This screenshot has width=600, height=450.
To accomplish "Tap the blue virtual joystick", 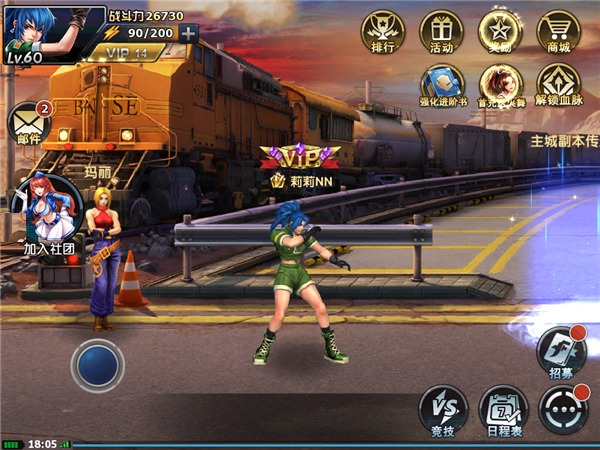I will [97, 365].
